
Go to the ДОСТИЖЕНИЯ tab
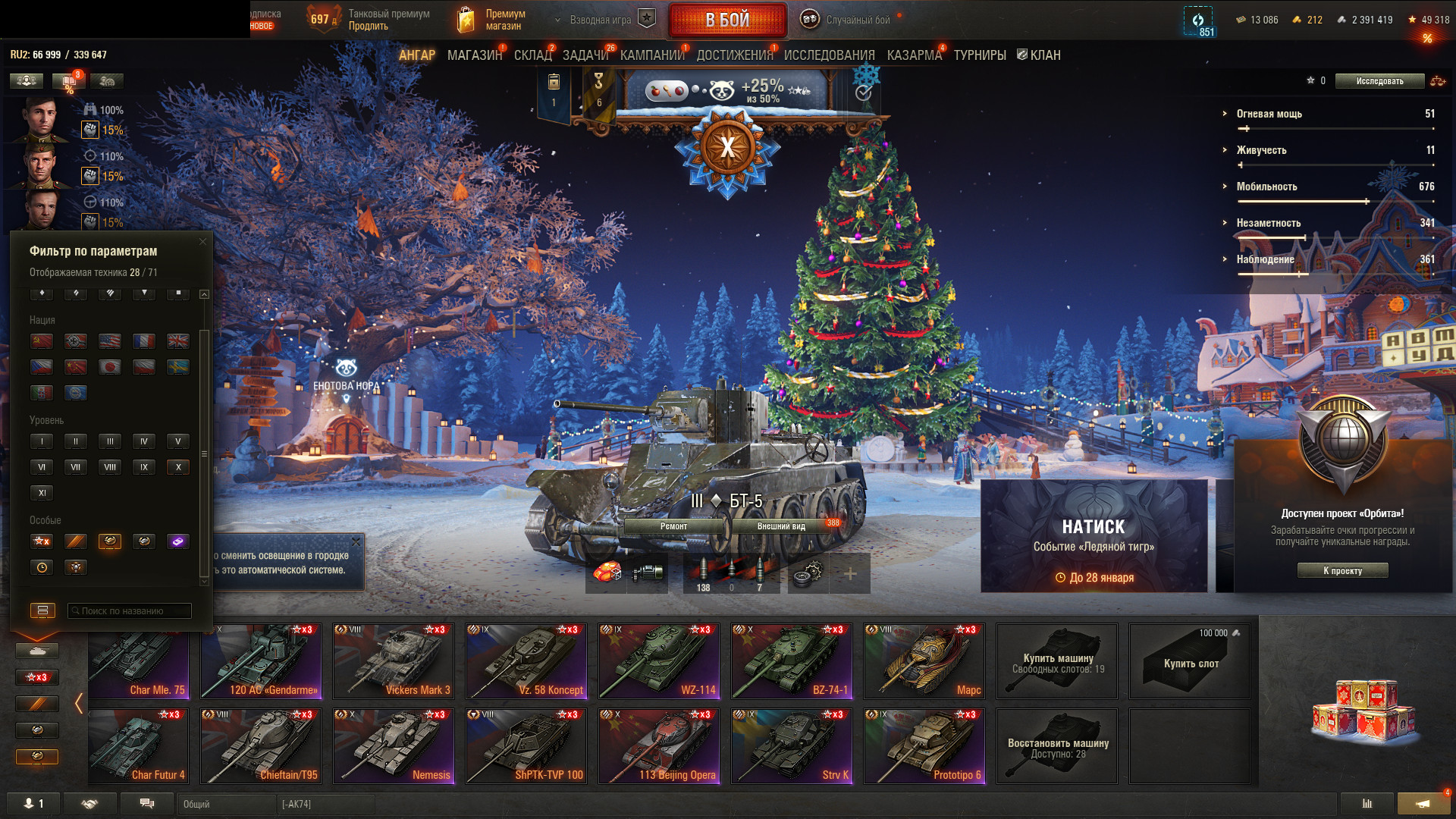[x=734, y=55]
